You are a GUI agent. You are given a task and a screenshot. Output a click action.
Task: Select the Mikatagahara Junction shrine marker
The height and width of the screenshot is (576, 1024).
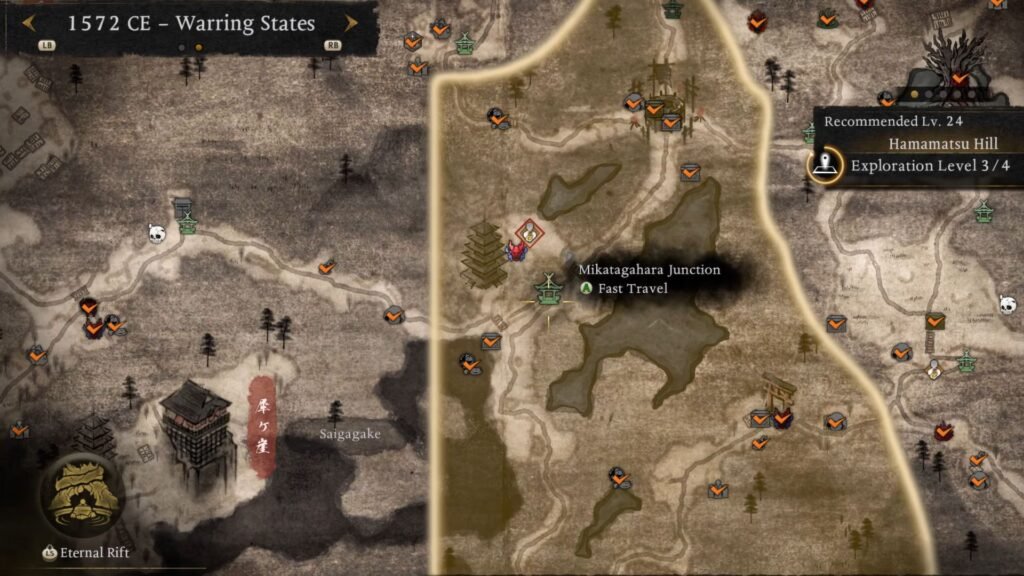pos(547,289)
